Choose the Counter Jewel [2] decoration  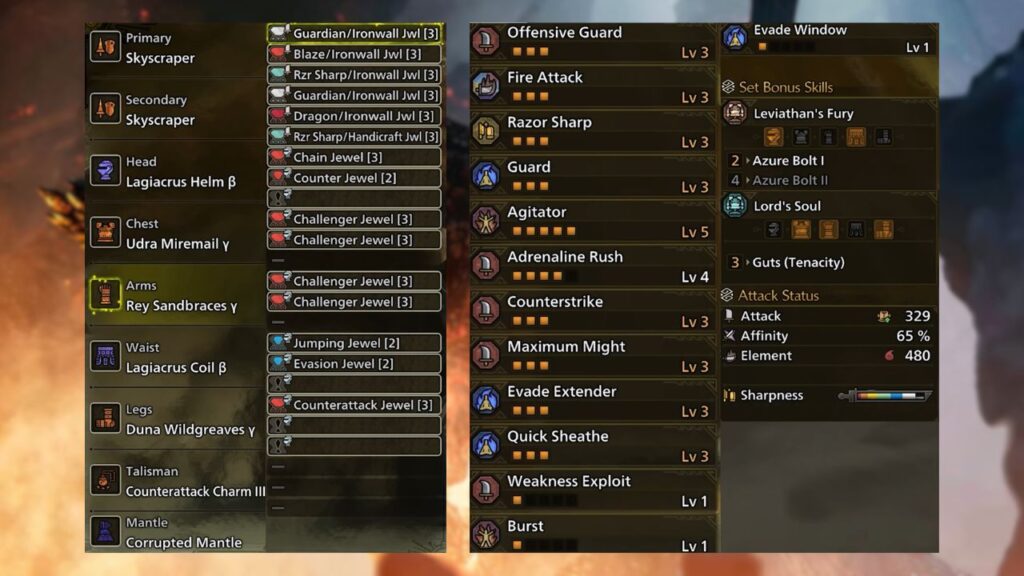[x=354, y=178]
